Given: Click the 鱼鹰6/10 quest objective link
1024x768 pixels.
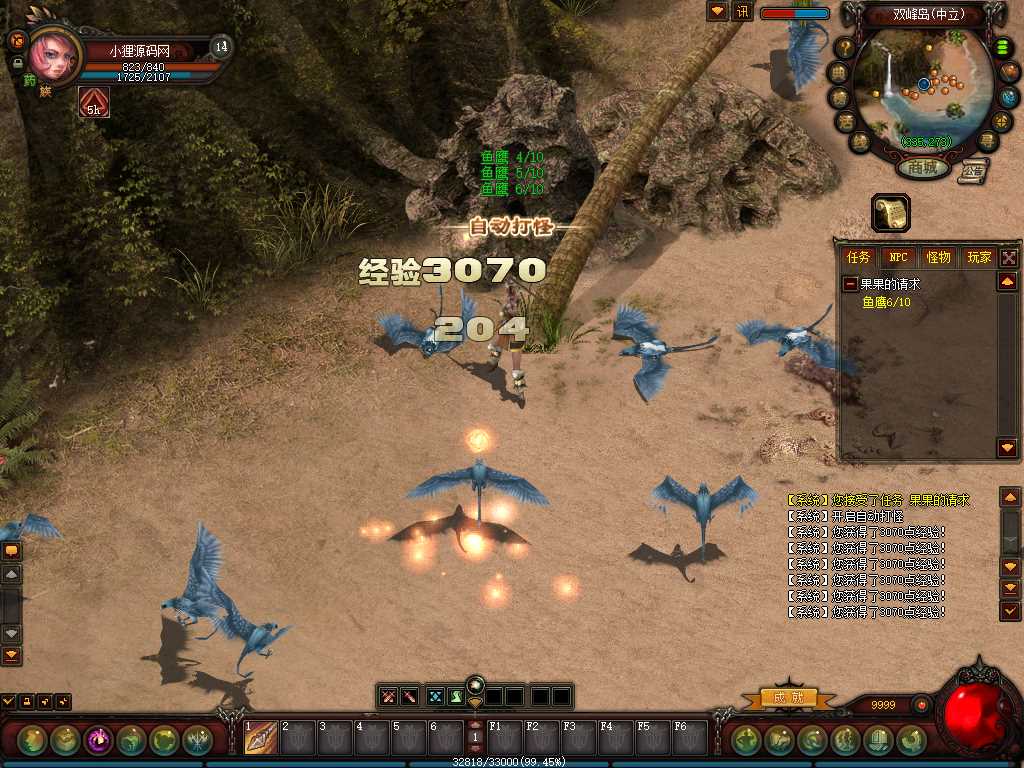Looking at the screenshot, I should tap(886, 301).
